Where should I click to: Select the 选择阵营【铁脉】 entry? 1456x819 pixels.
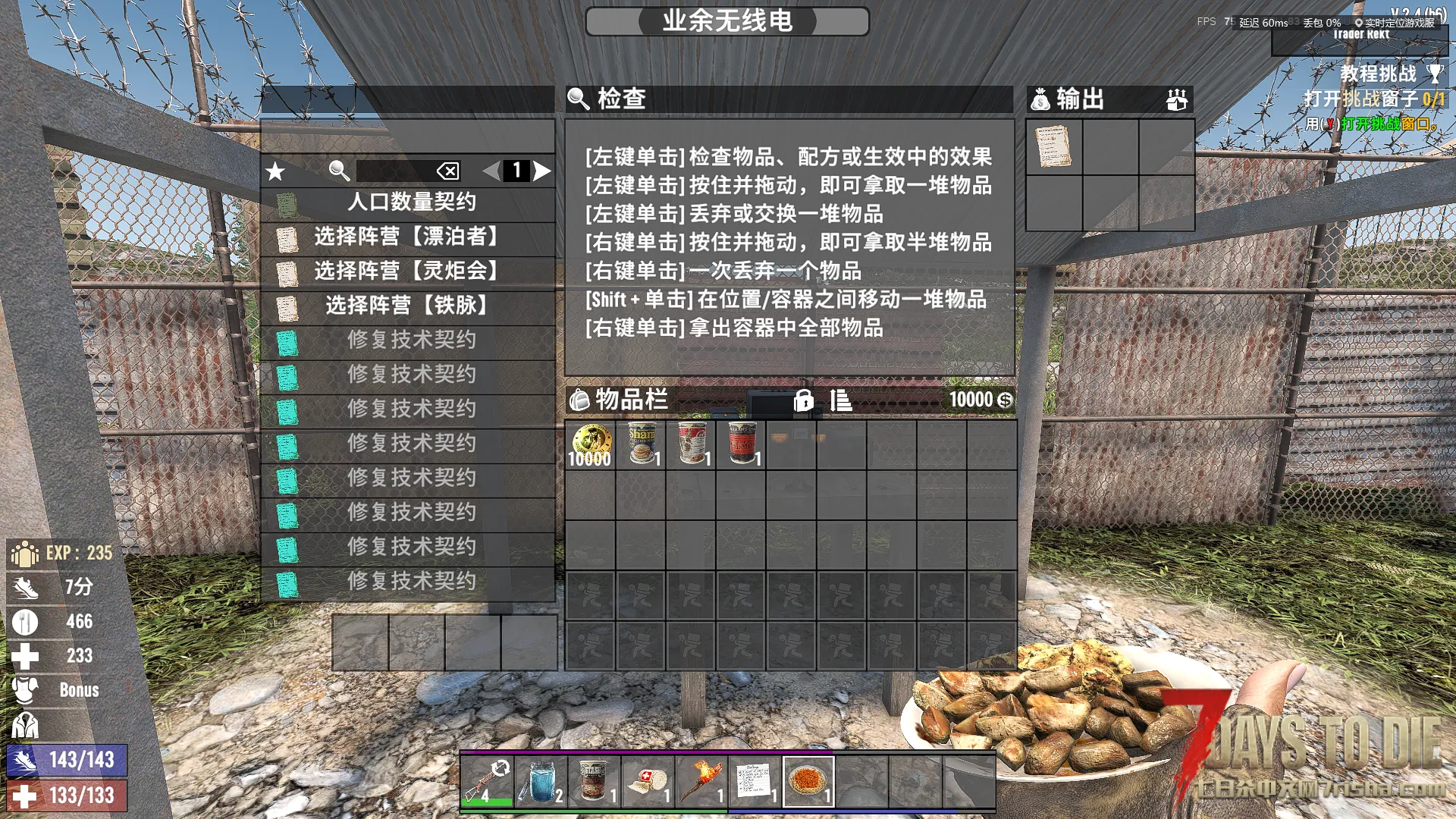[409, 306]
